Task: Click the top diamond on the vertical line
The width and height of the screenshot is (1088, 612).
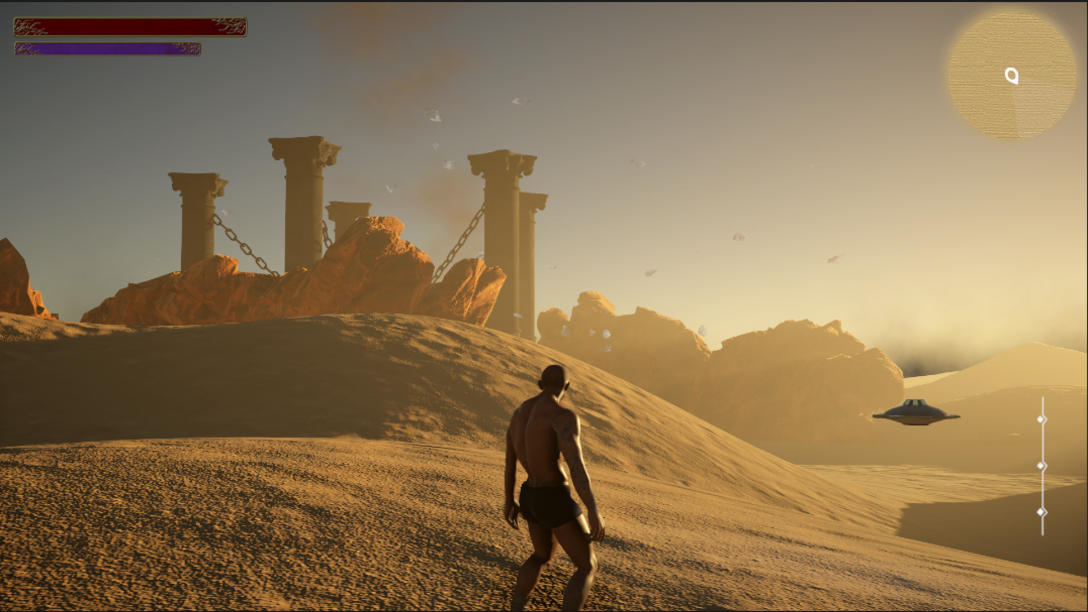Action: pyautogui.click(x=1041, y=419)
